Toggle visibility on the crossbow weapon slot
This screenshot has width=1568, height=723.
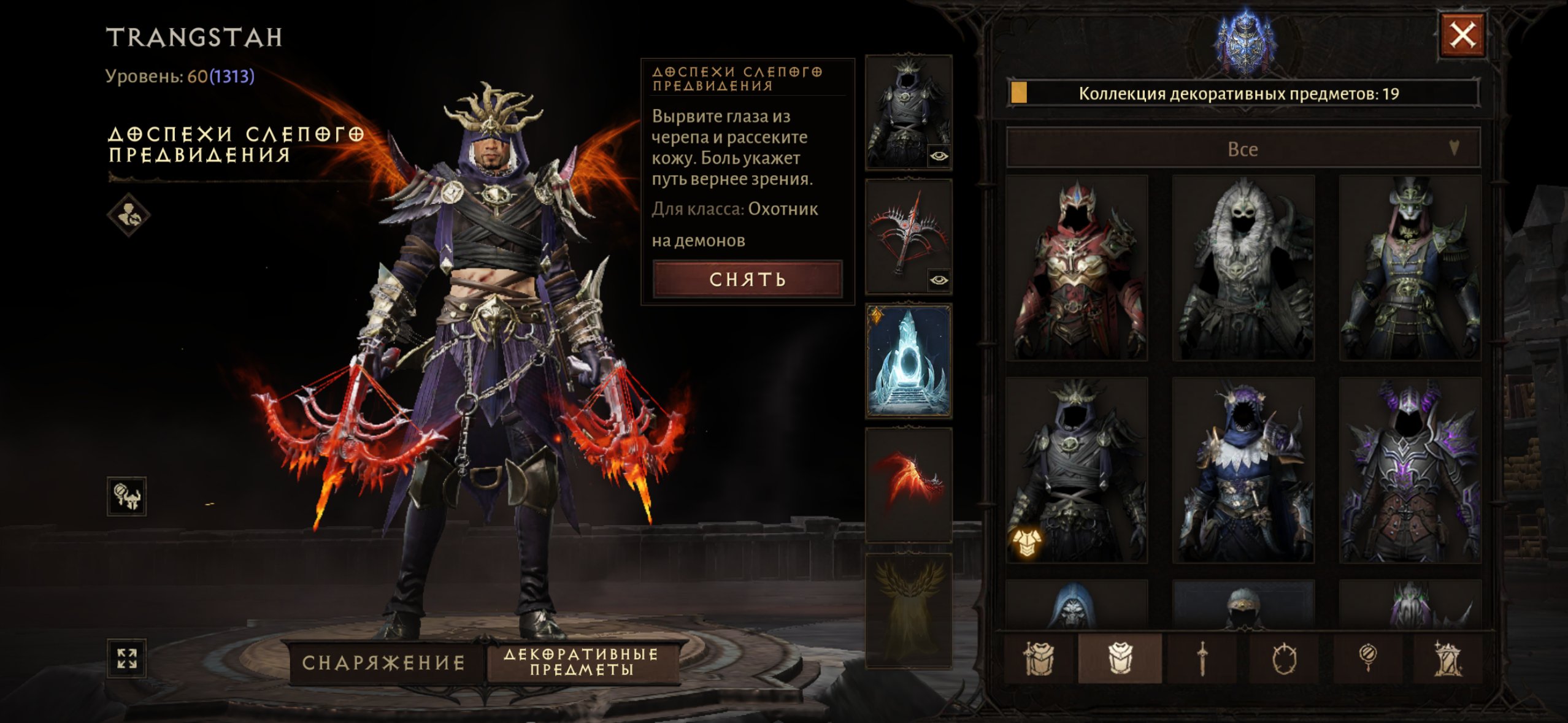(939, 280)
